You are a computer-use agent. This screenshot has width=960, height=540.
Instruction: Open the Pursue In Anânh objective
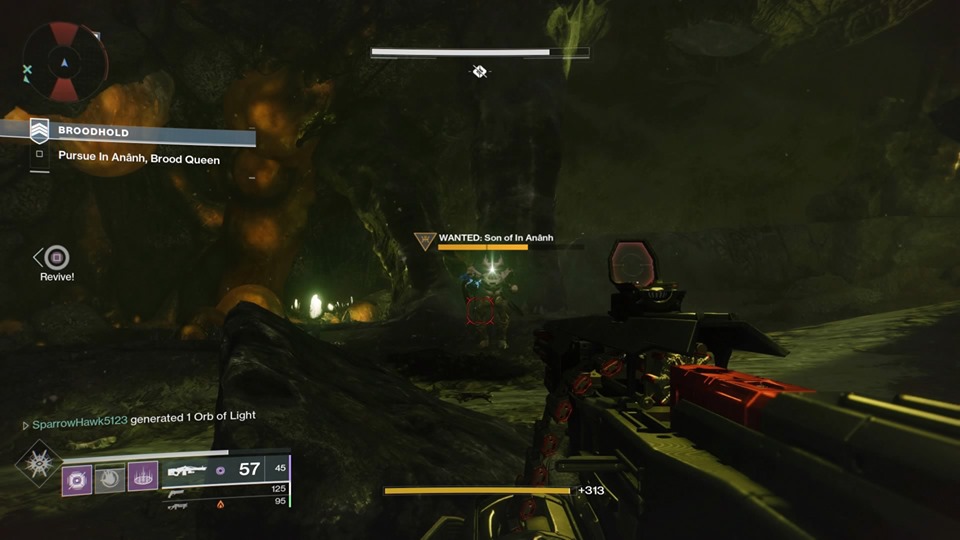click(x=138, y=157)
